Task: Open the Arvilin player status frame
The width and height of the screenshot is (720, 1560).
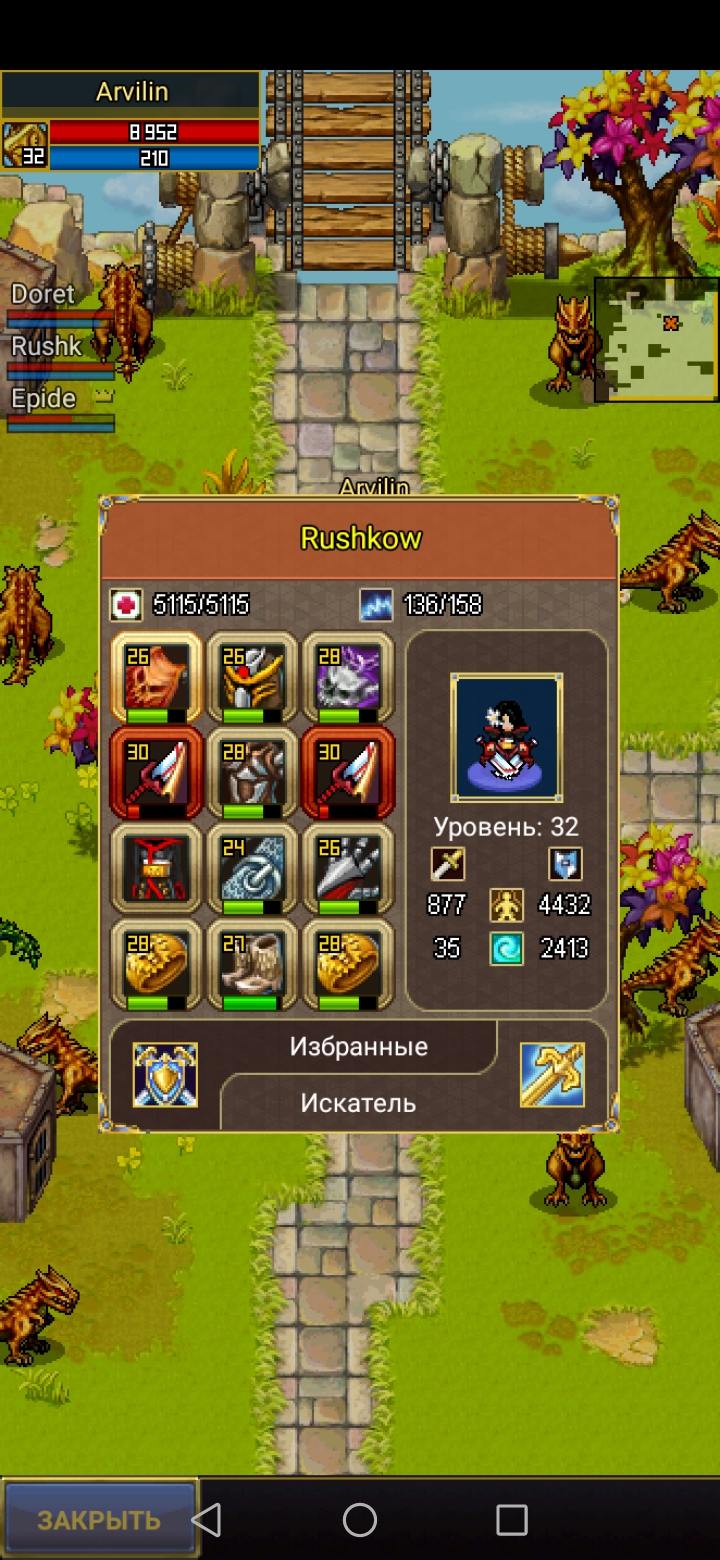Action: pos(130,120)
